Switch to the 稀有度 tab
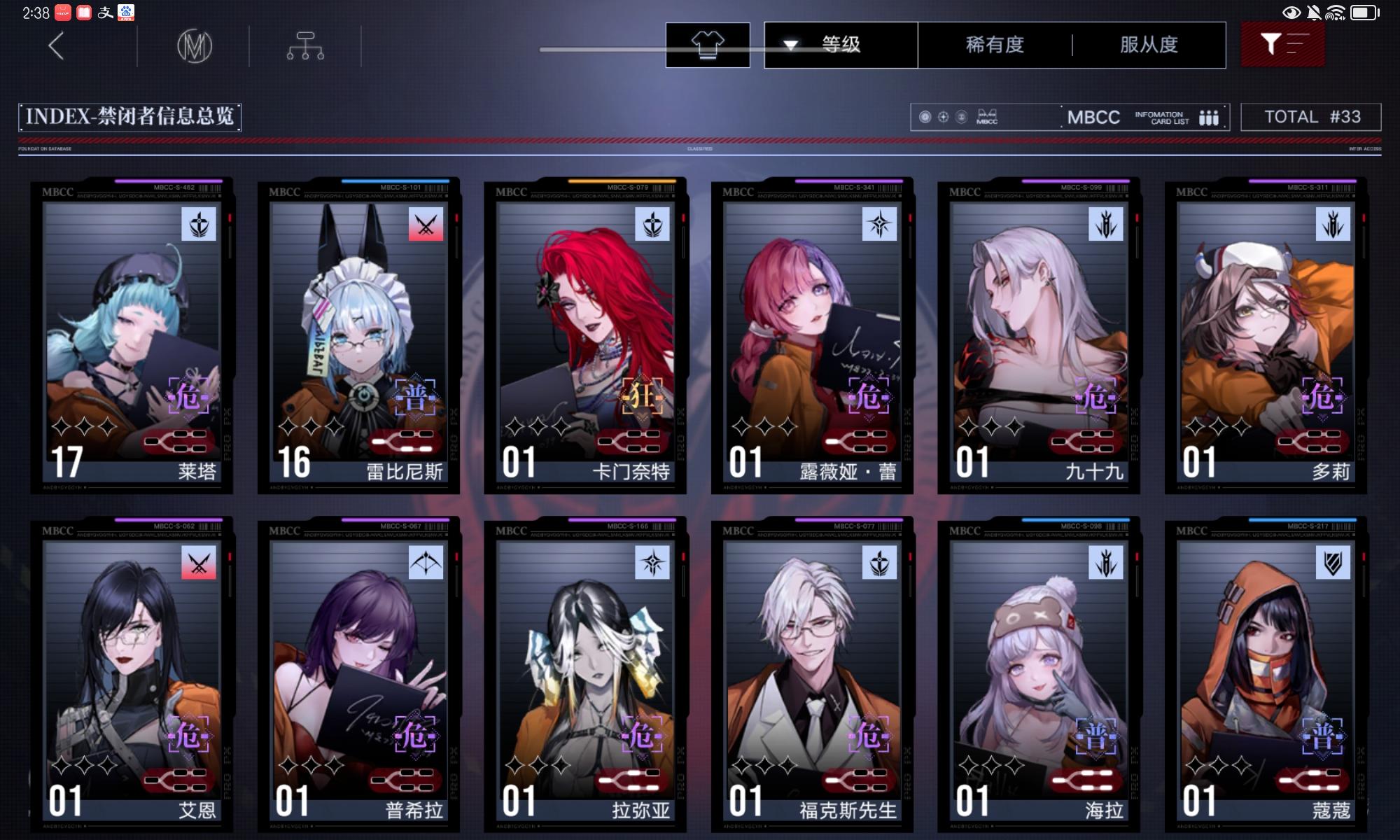Image resolution: width=1400 pixels, height=840 pixels. pyautogui.click(x=992, y=44)
